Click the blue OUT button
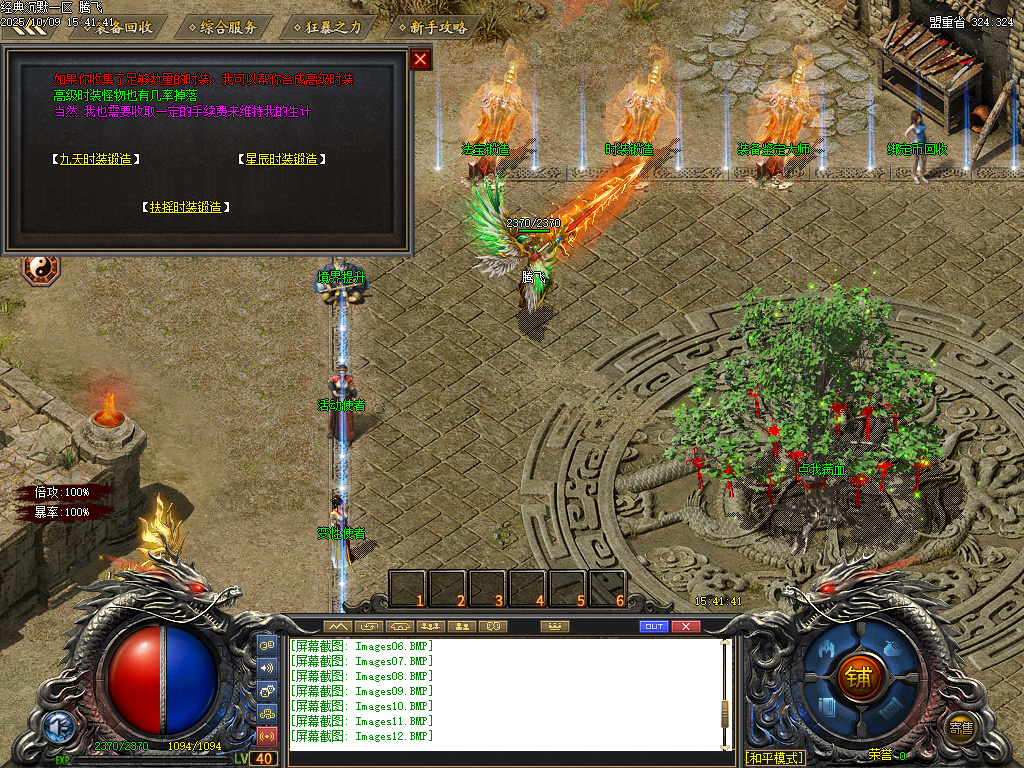 point(653,626)
